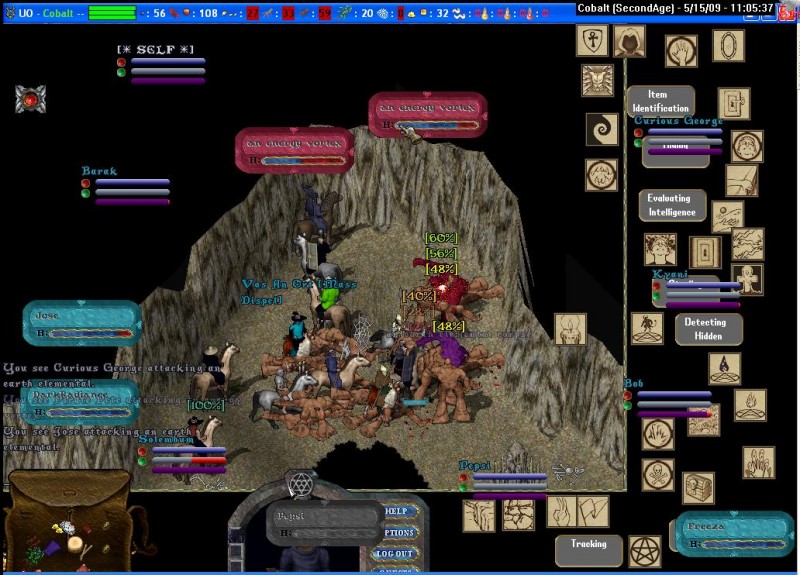Select the treasure chest spell icon
This screenshot has height=575, width=800.
(x=698, y=487)
